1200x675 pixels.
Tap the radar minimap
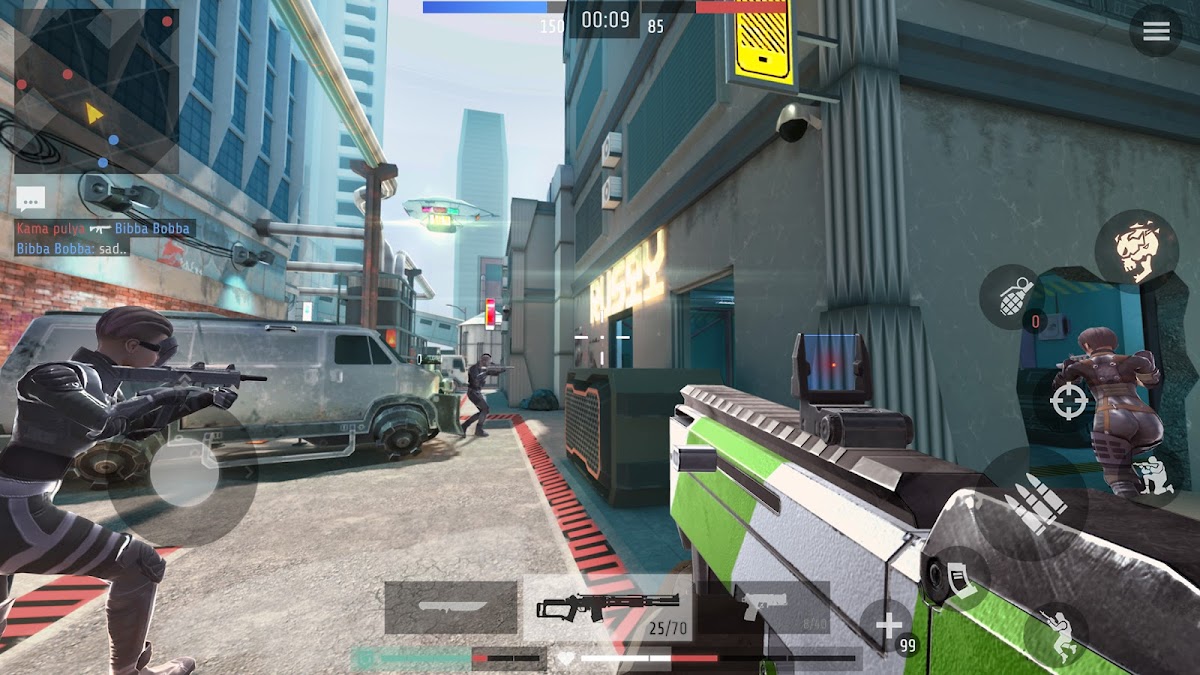pyautogui.click(x=96, y=92)
